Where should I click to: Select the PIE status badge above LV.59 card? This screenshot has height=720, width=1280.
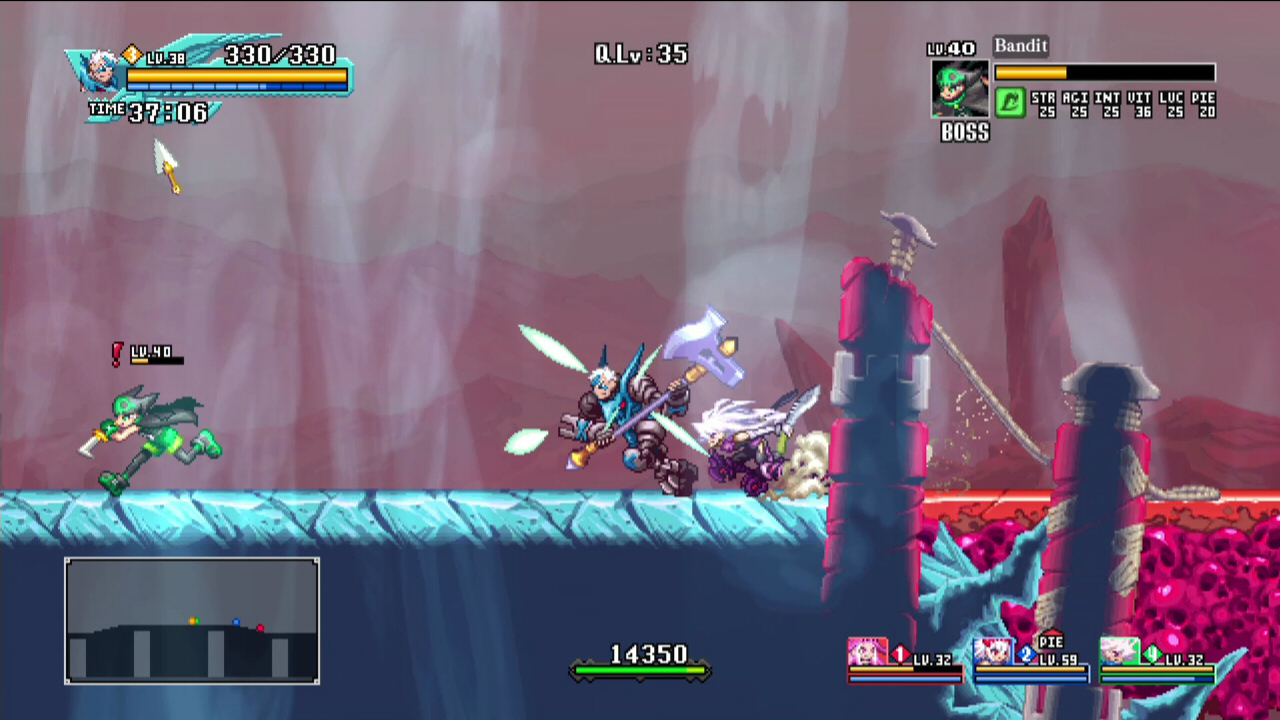click(1050, 641)
